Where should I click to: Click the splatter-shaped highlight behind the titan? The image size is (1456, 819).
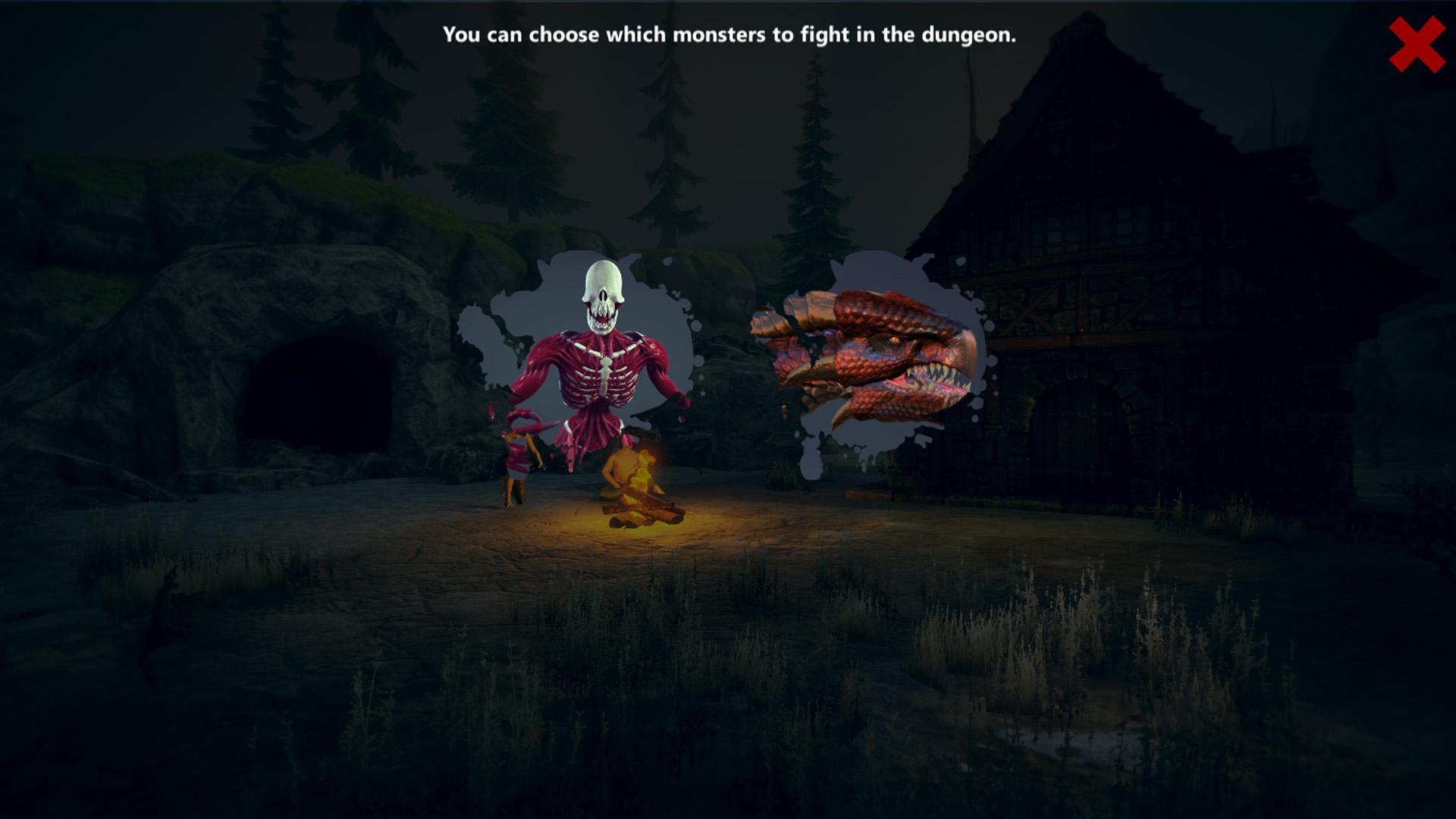pyautogui.click(x=493, y=326)
